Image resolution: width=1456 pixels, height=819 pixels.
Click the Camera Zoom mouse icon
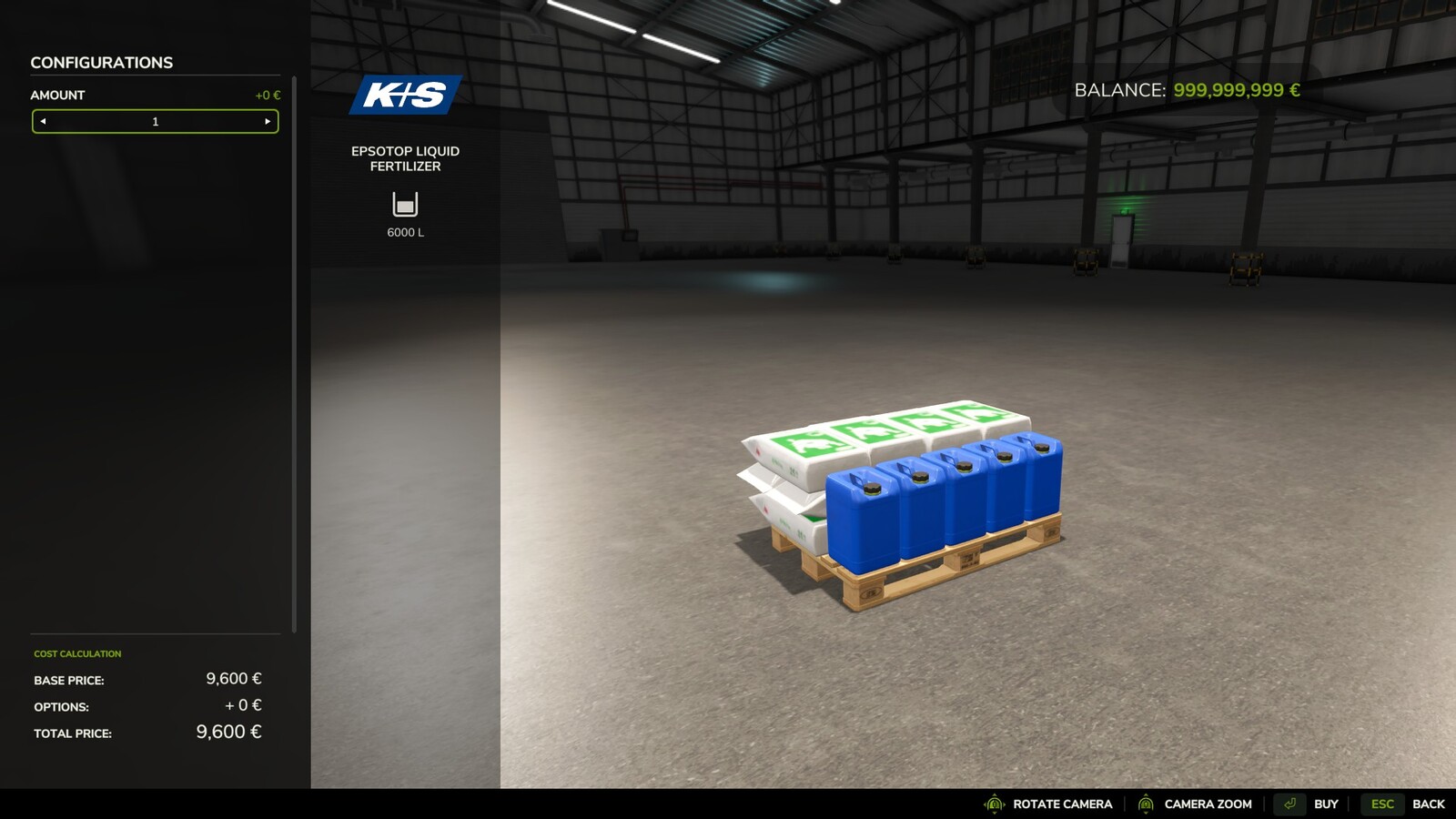[x=1146, y=804]
